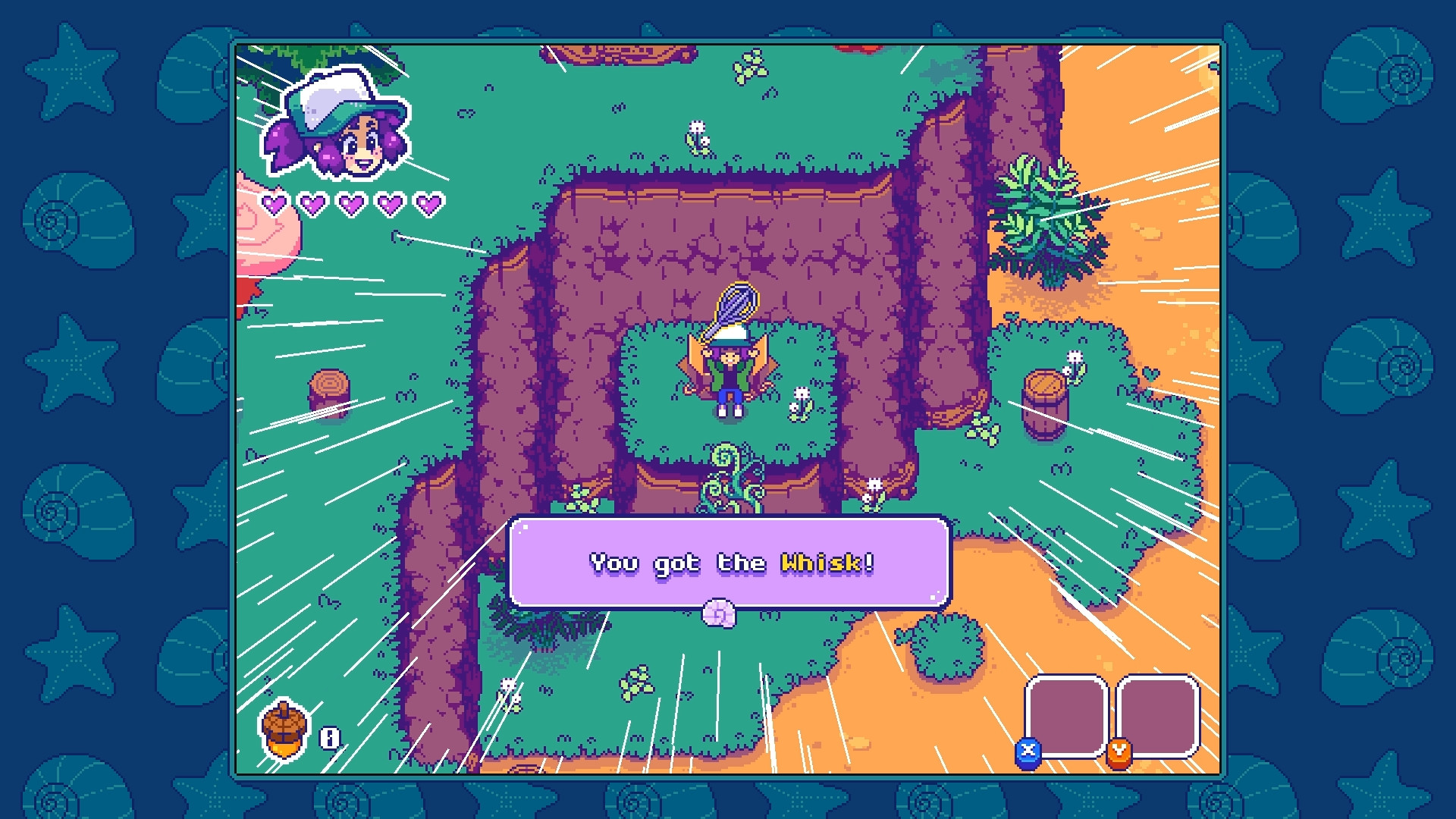Click the last heart in the health bar
Viewport: 1456px width, 819px height.
tap(429, 203)
